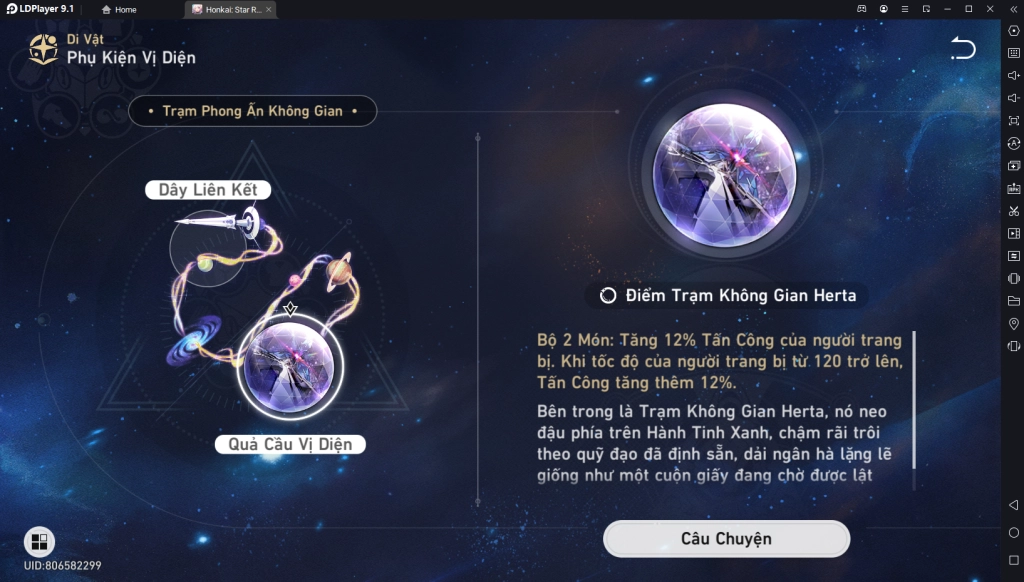Screen dimensions: 1024x582
Task: Click the back arrow to return
Action: (x=962, y=48)
